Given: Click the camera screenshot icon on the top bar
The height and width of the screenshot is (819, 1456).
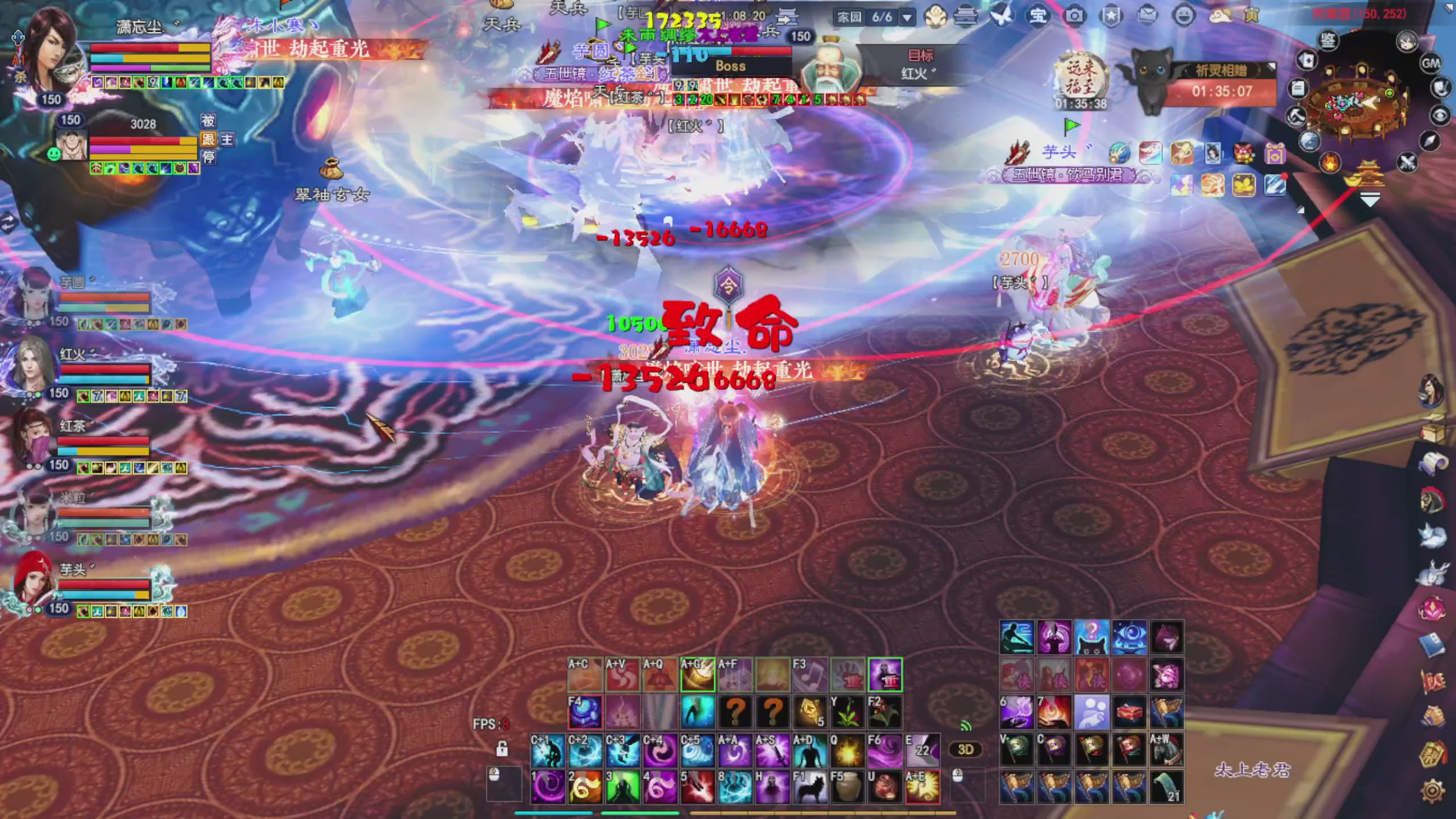Looking at the screenshot, I should pyautogui.click(x=1074, y=16).
